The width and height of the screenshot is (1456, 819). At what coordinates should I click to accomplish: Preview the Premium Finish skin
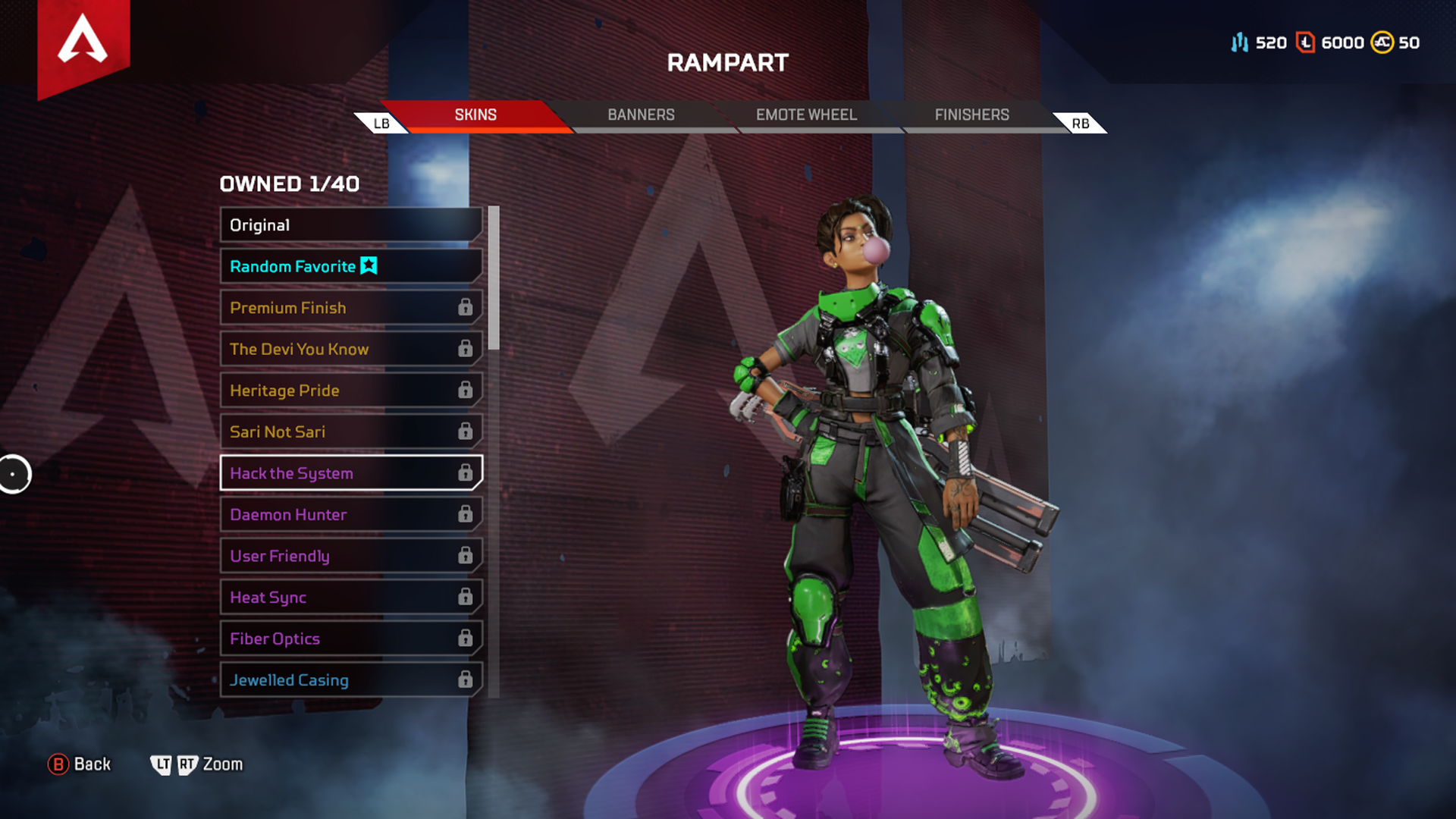point(351,308)
